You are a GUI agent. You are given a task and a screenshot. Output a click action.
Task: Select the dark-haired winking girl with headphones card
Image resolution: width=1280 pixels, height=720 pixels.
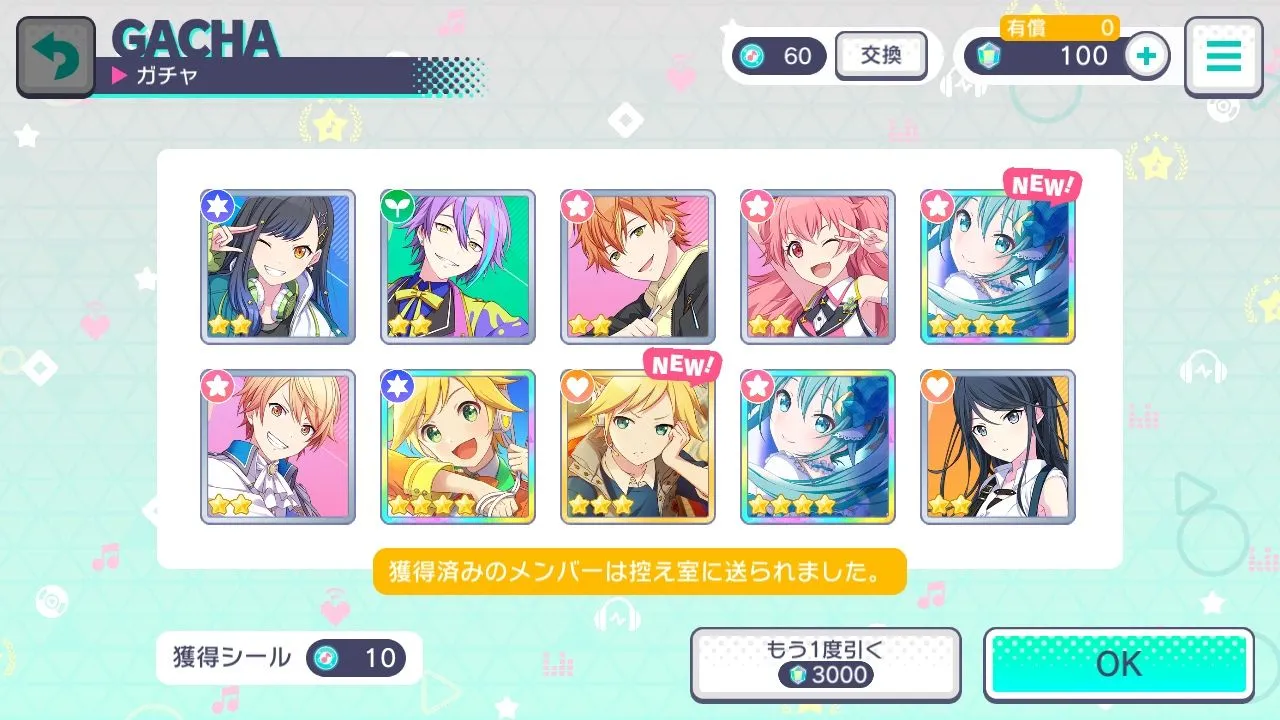coord(278,267)
